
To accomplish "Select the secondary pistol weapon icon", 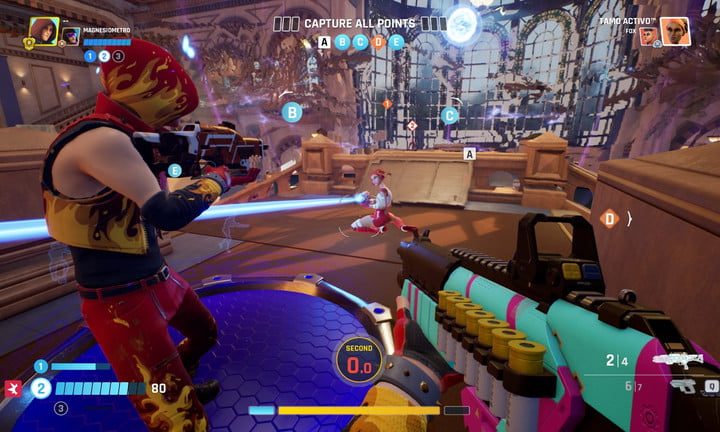I will (685, 386).
